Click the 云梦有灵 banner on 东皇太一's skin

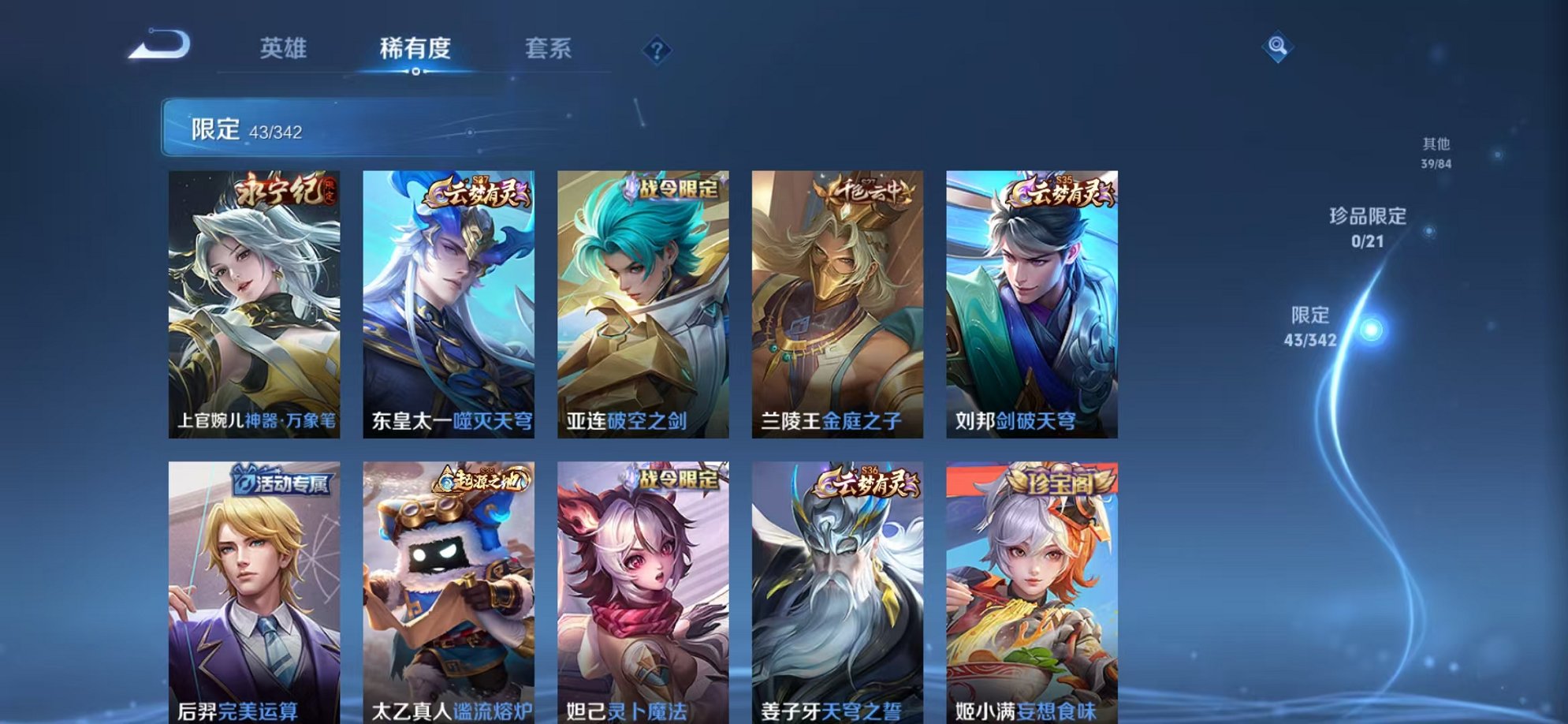[479, 193]
